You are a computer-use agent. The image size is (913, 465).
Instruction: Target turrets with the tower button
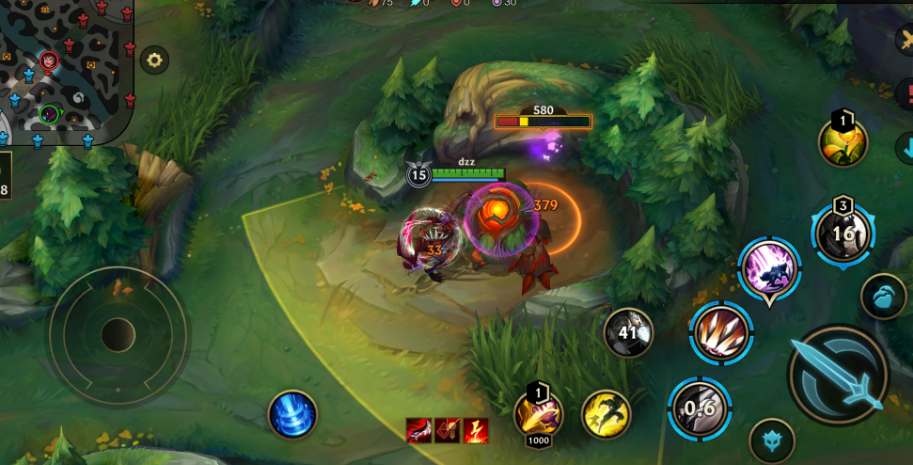point(772,440)
